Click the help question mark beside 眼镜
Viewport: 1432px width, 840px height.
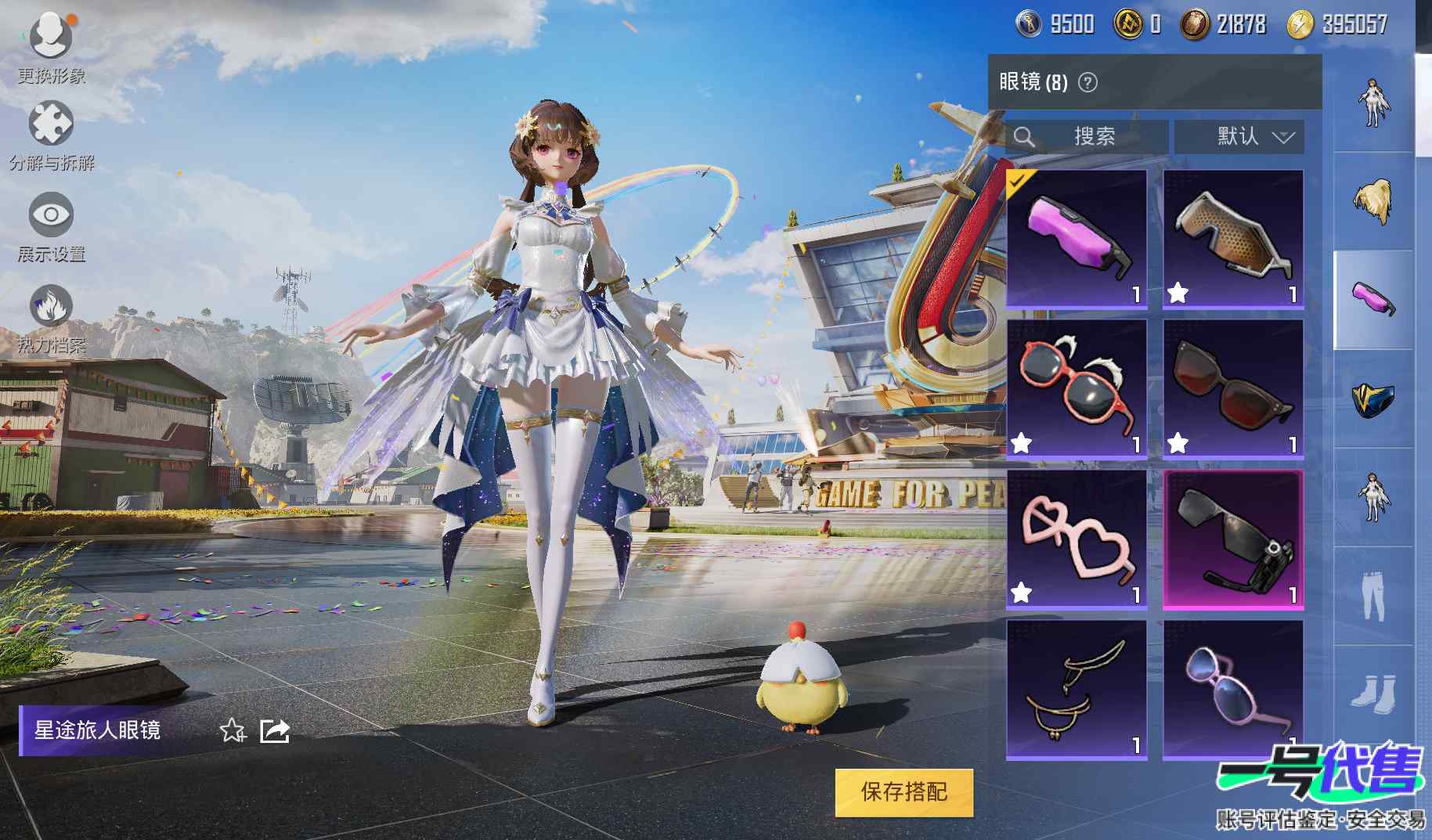click(x=1088, y=82)
